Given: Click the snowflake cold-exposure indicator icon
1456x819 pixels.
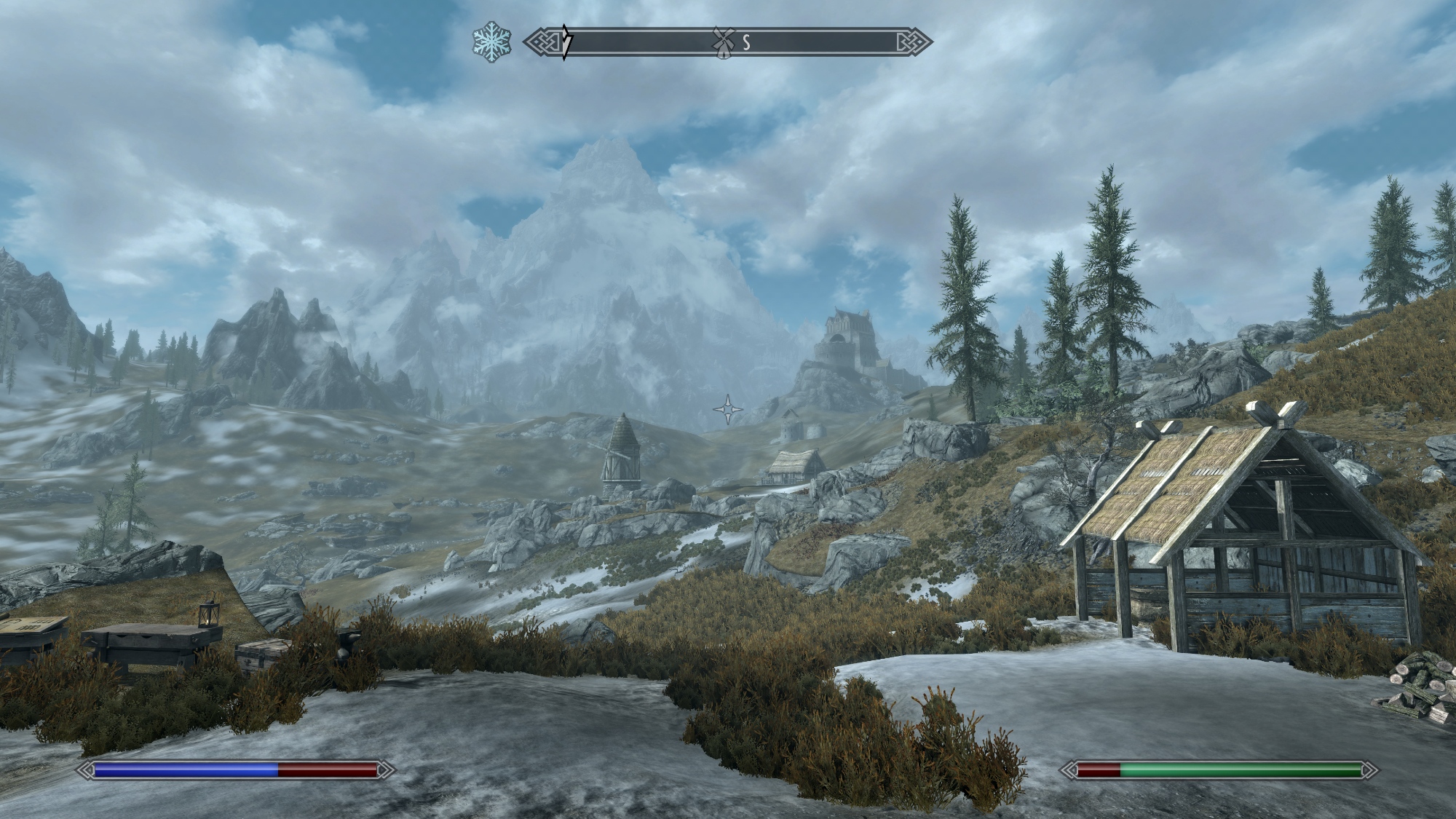Looking at the screenshot, I should [x=491, y=42].
